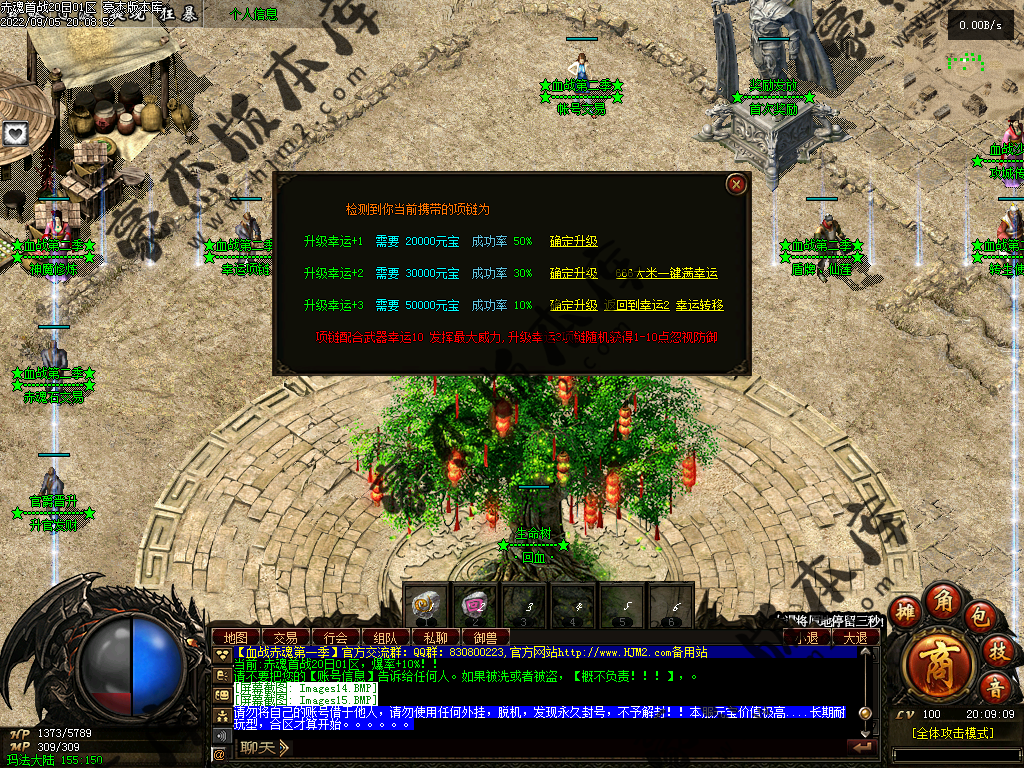
Task: Toggle the 全体攻击模式 attack mode label
Action: point(952,733)
